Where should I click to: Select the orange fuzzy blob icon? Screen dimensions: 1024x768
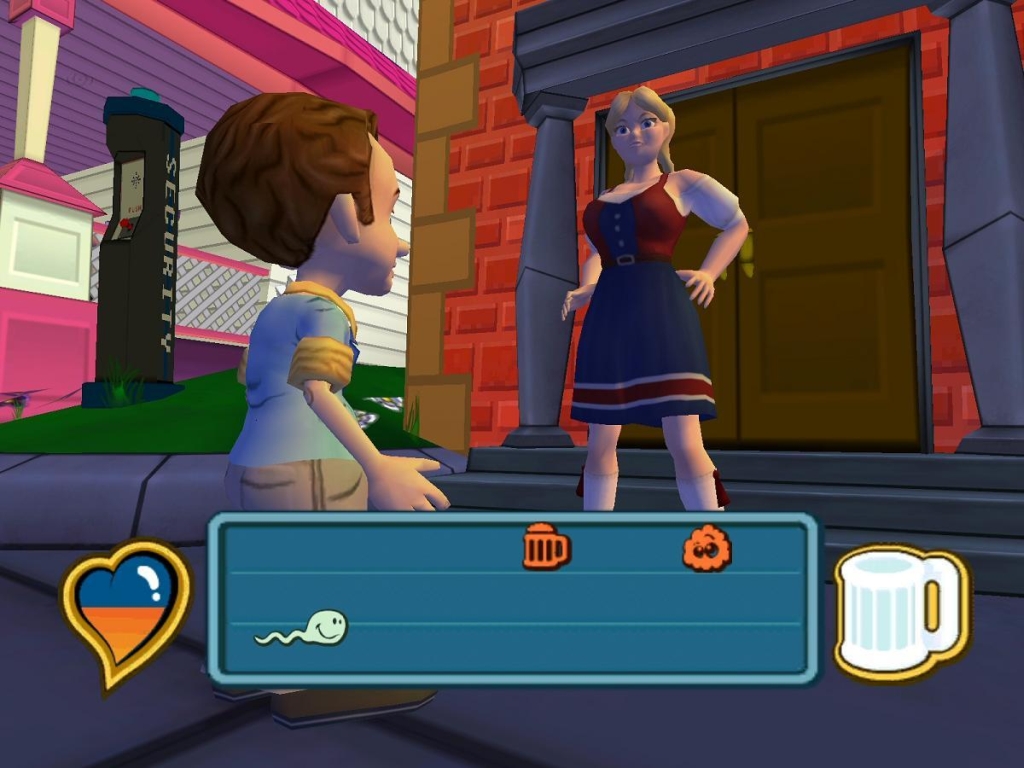pyautogui.click(x=707, y=548)
